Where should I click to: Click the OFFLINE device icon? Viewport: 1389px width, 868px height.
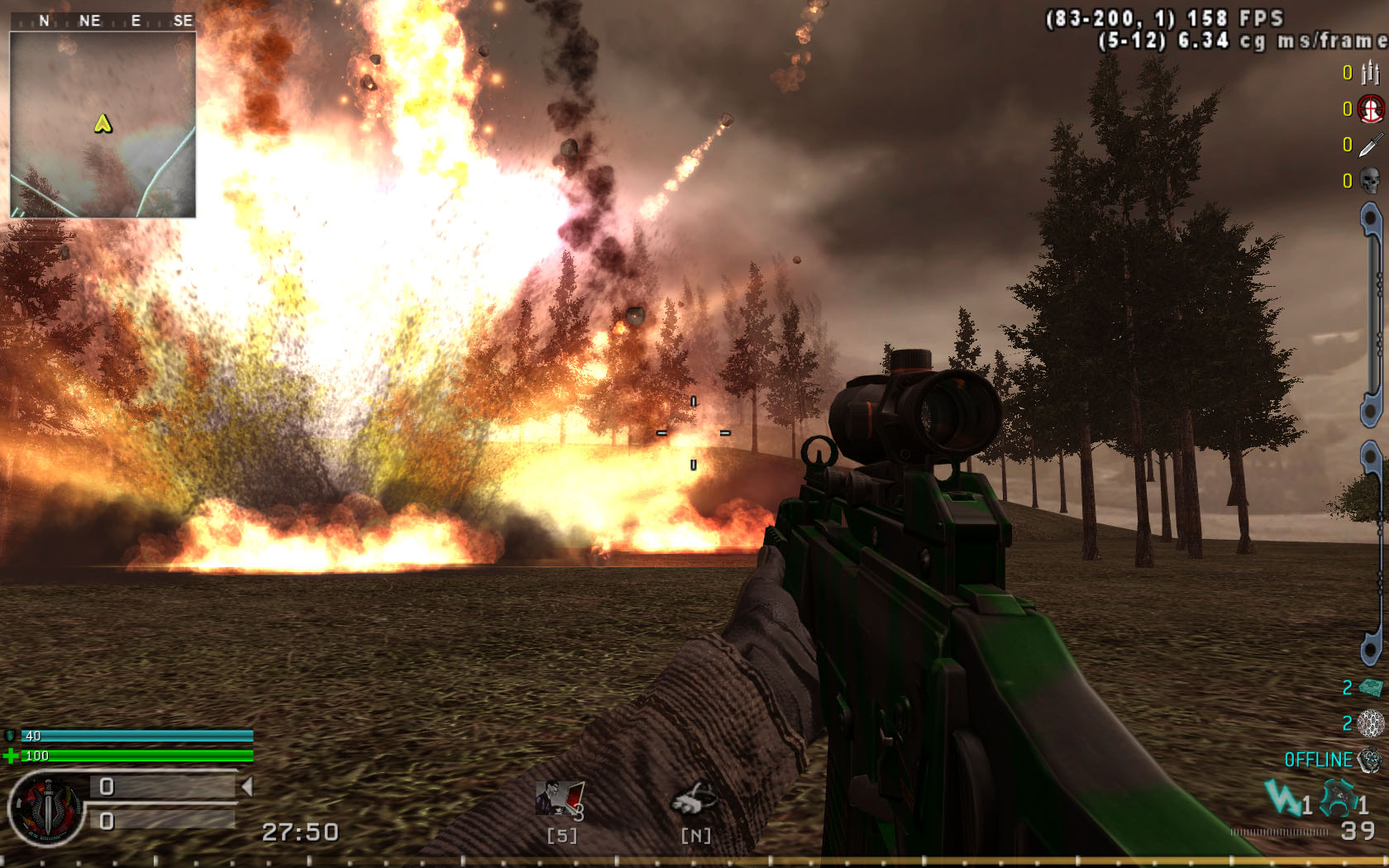pyautogui.click(x=1371, y=760)
